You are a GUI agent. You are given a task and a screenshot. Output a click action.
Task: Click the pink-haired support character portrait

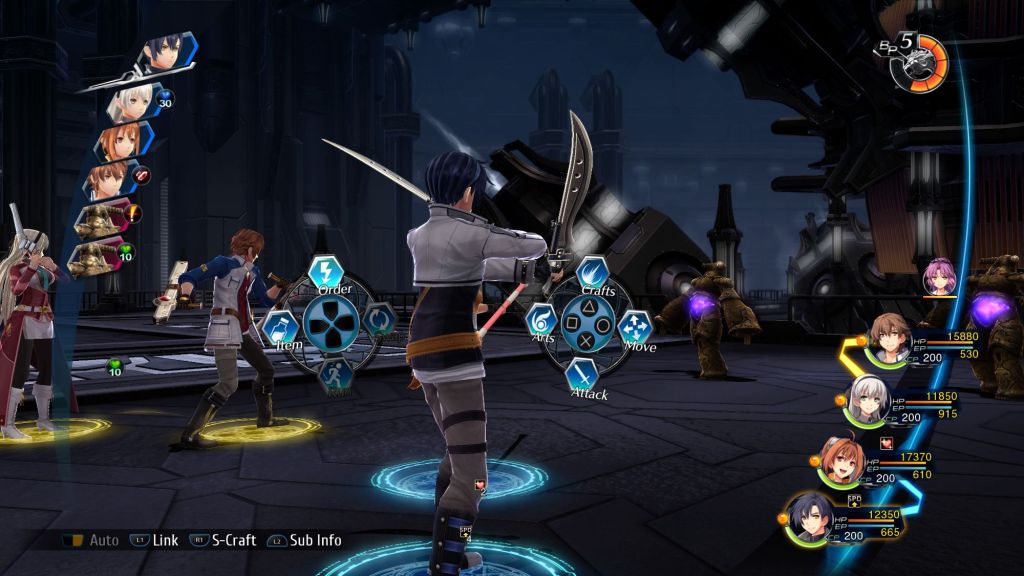pyautogui.click(x=939, y=275)
